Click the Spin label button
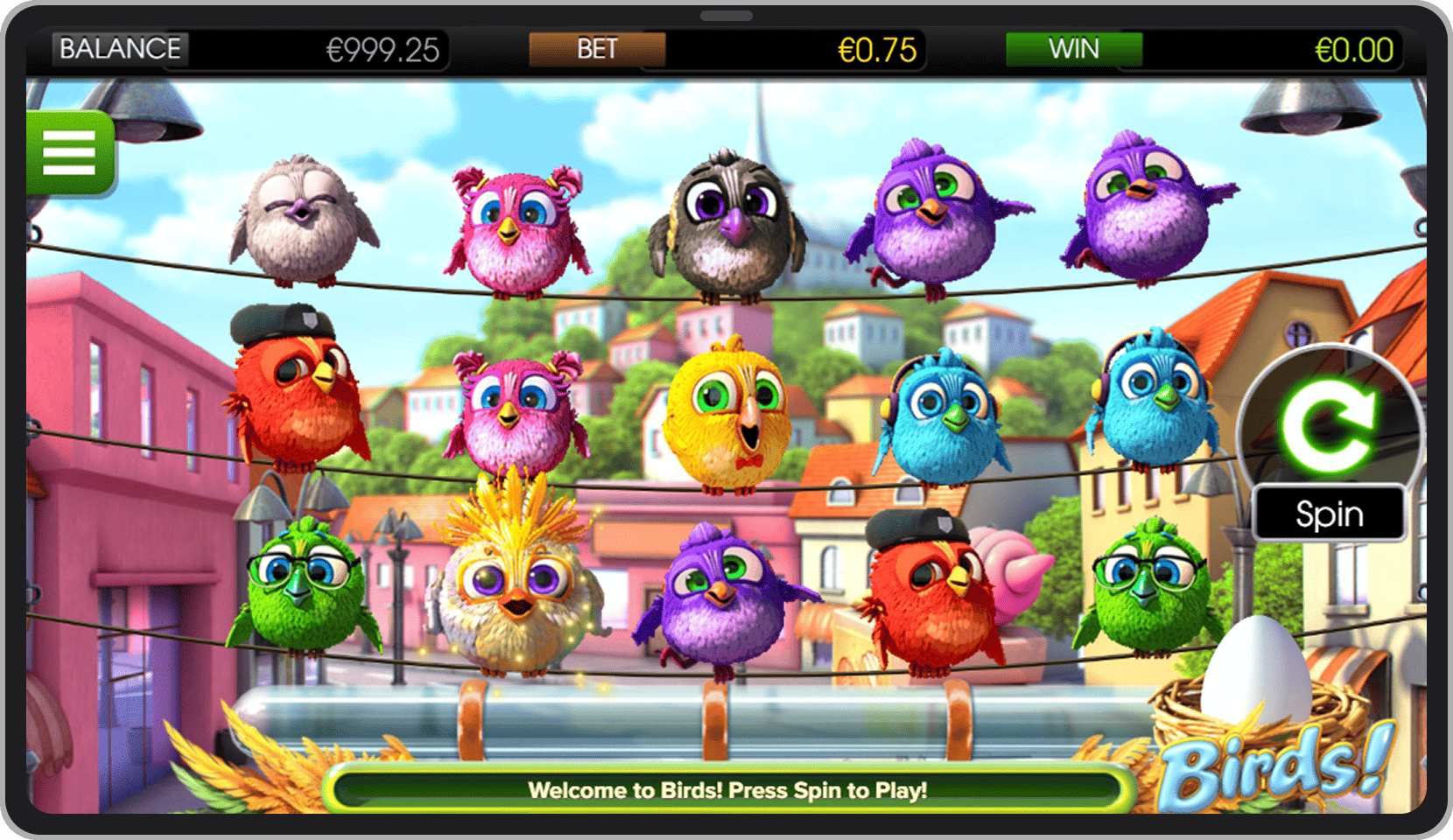This screenshot has height=840, width=1453. pyautogui.click(x=1329, y=514)
